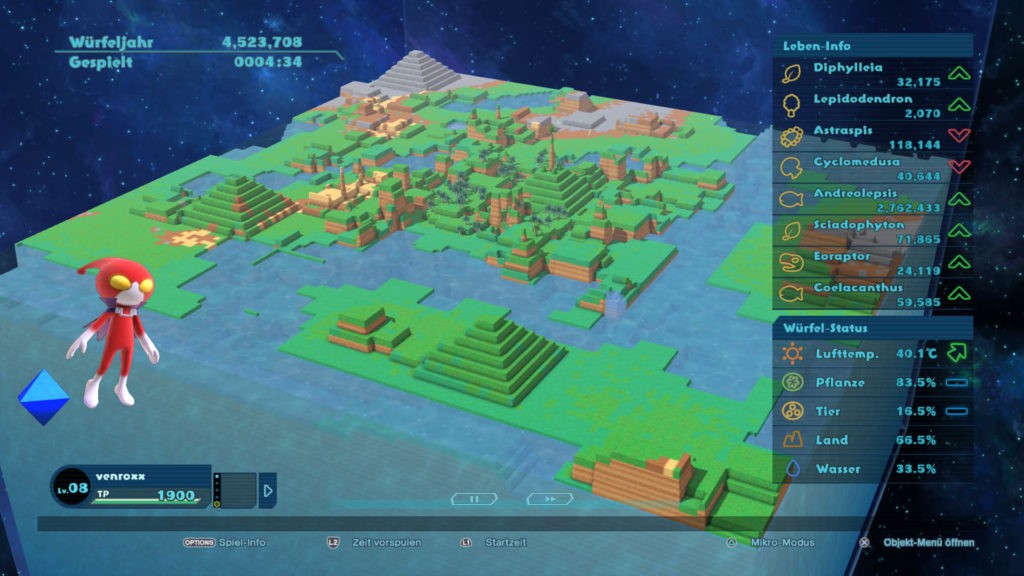1024x576 pixels.
Task: Select the Lepidodendron species row
Action: click(872, 105)
